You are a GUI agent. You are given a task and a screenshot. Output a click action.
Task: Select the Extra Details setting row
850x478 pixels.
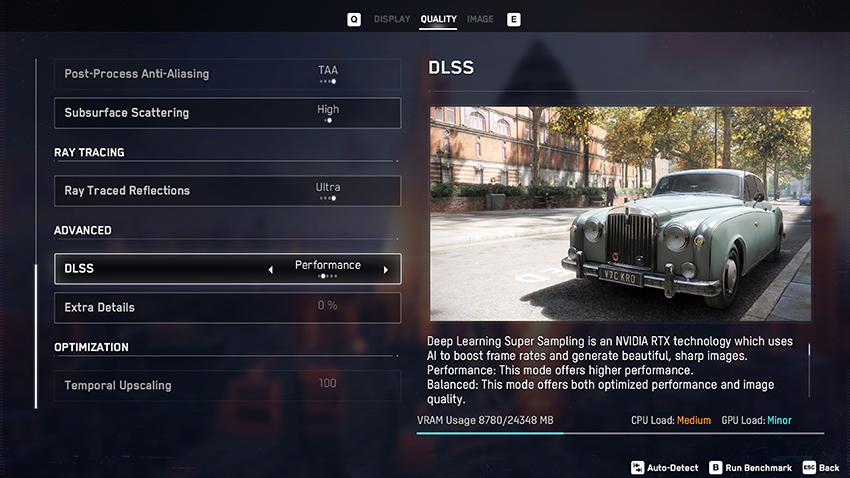pos(227,307)
